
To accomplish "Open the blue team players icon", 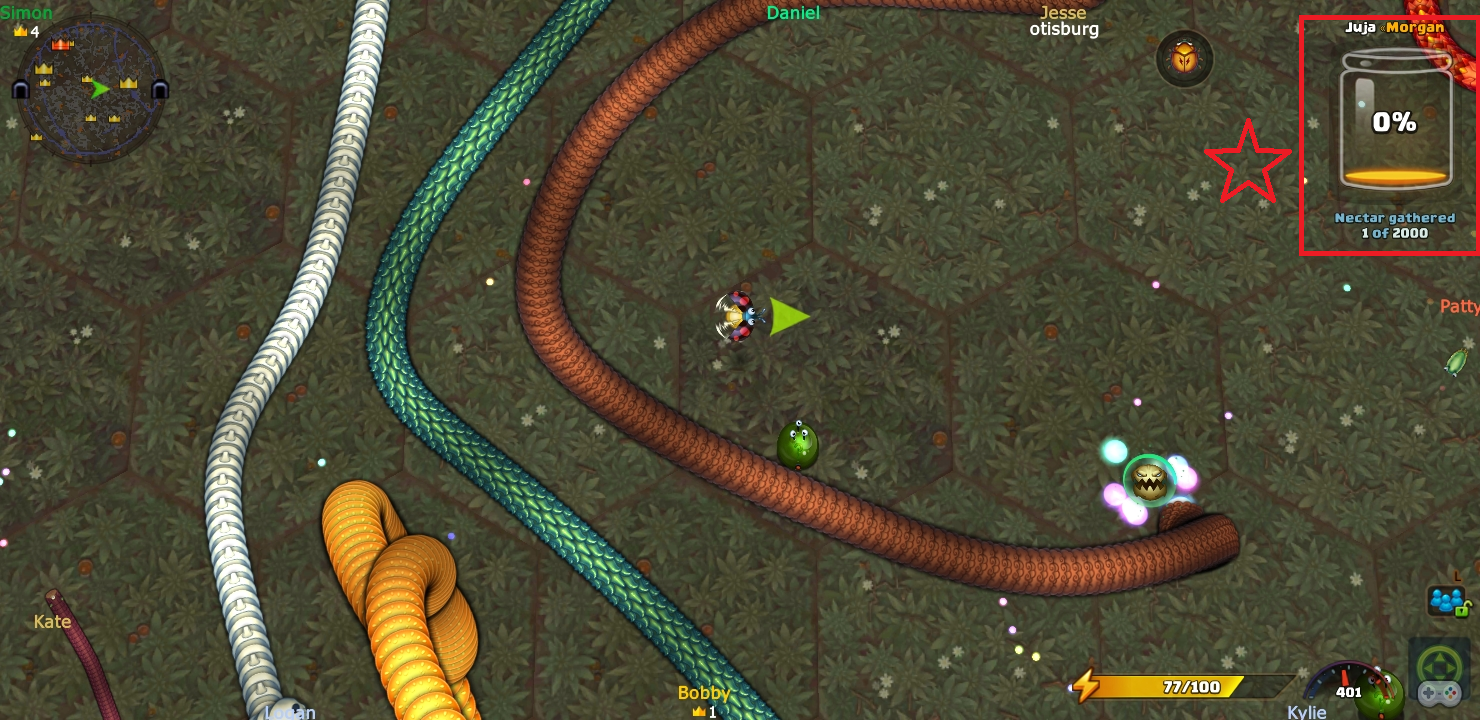I will [x=1446, y=600].
